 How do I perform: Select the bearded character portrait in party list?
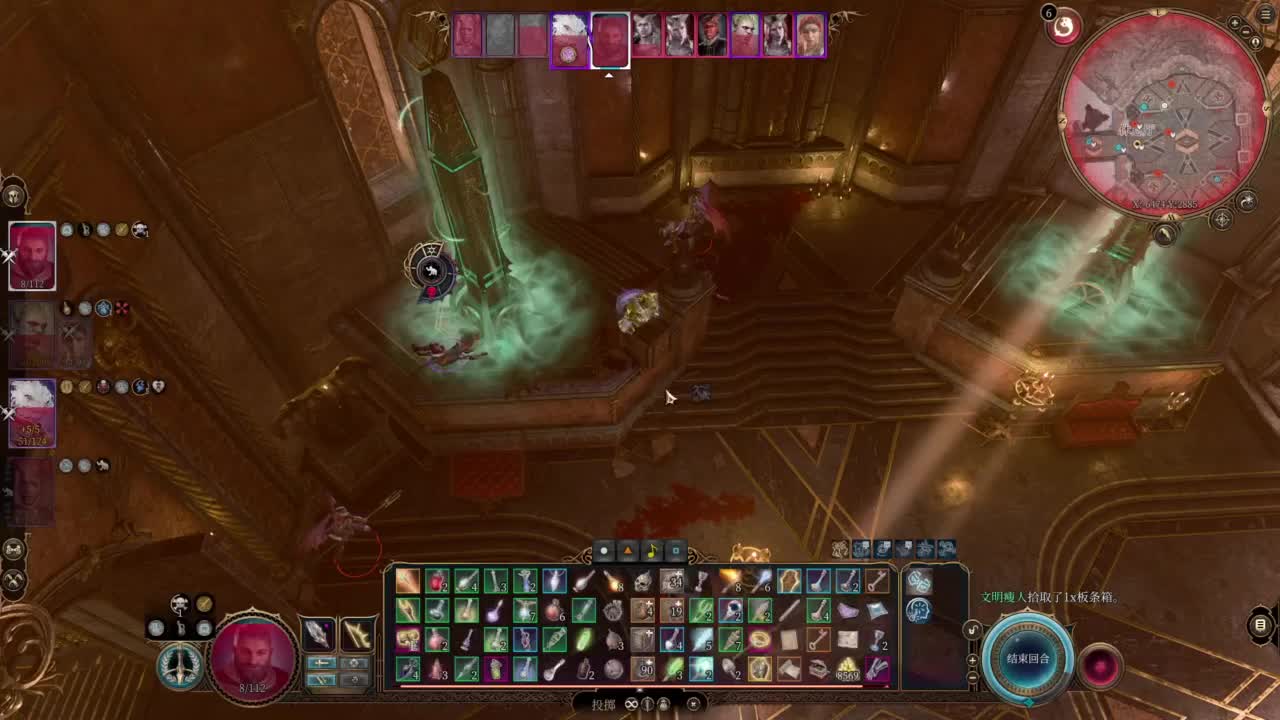[32, 256]
